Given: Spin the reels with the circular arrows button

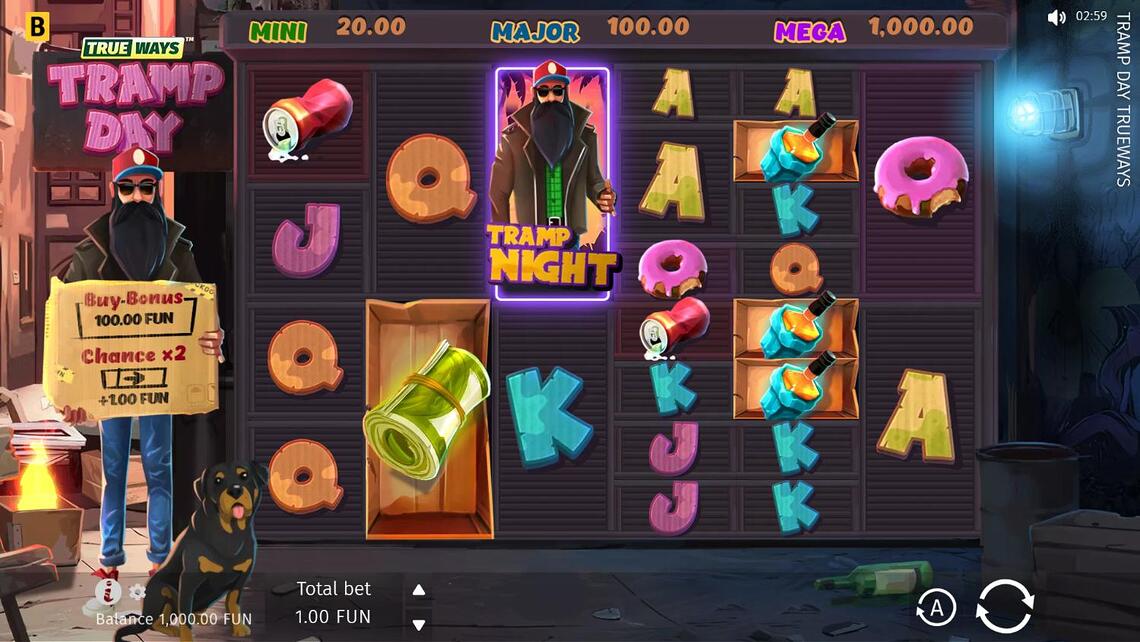Looking at the screenshot, I should 1004,606.
